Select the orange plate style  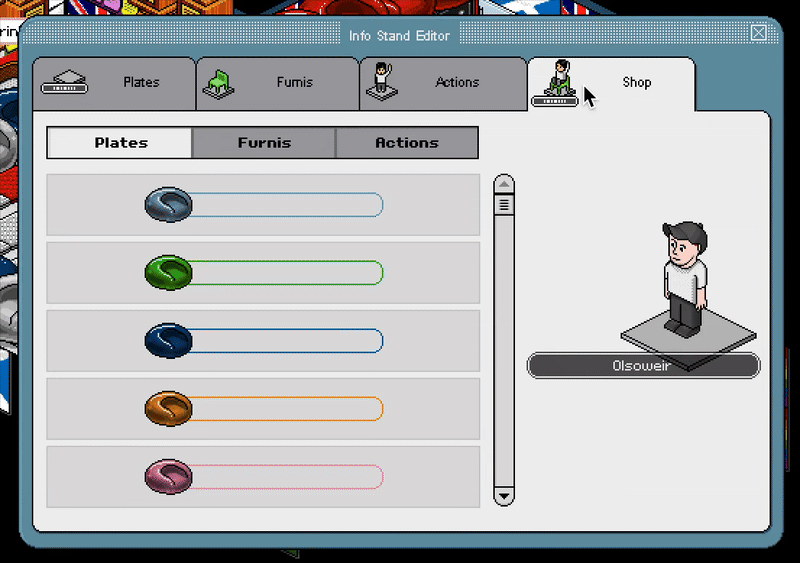tap(263, 408)
